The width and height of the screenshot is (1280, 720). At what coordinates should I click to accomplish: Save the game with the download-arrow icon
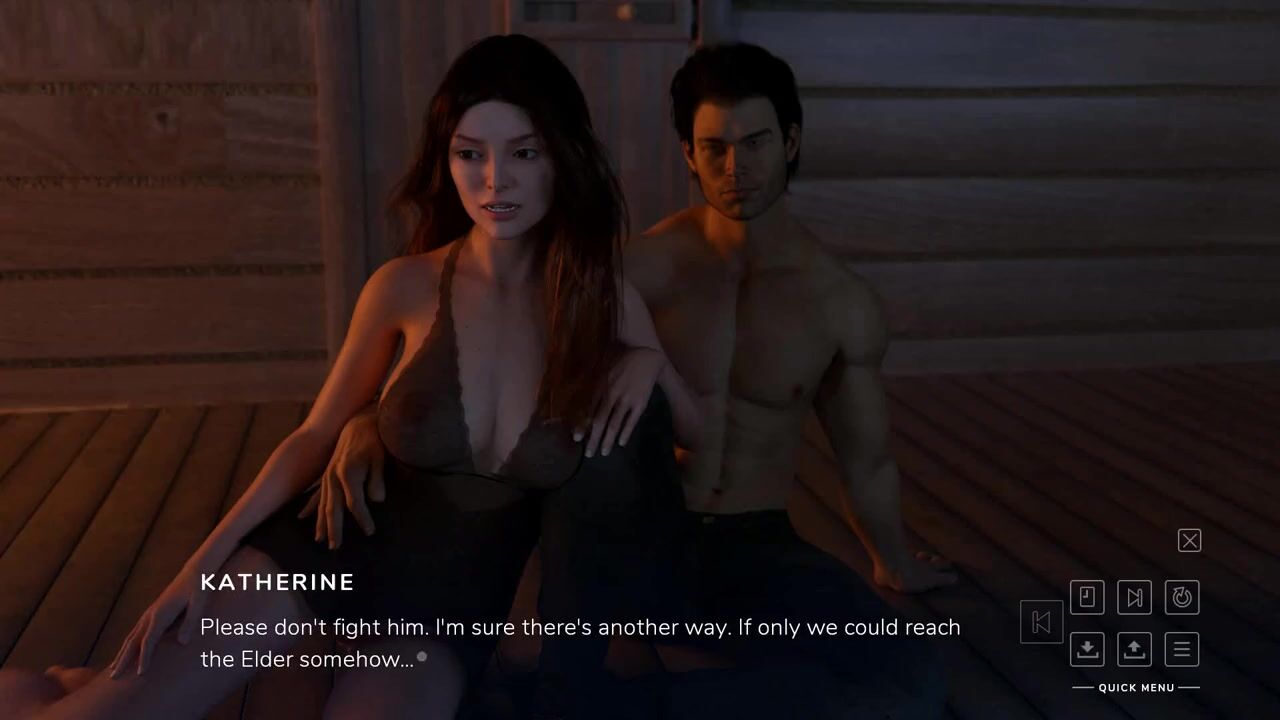pos(1087,649)
